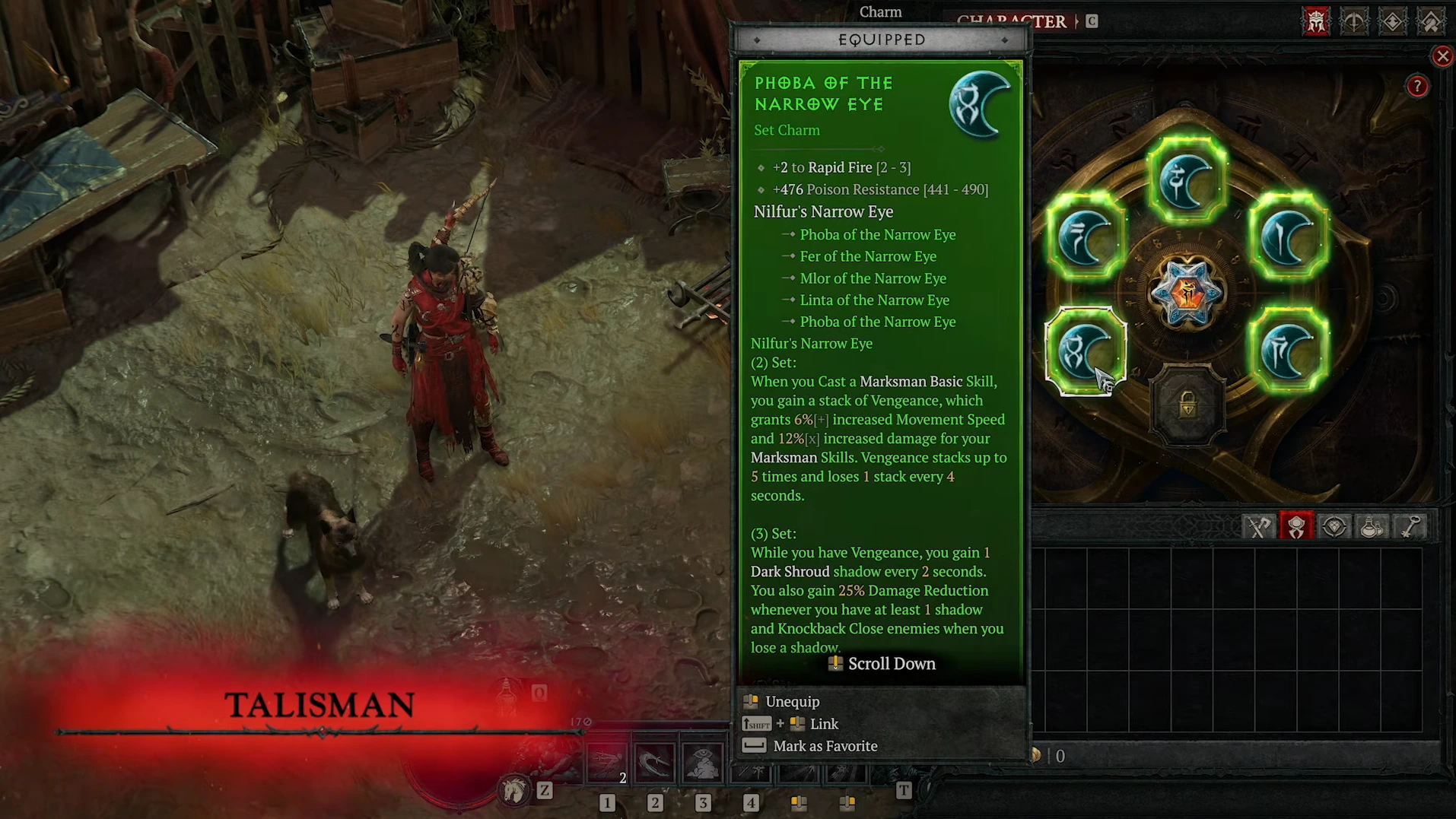Image resolution: width=1456 pixels, height=819 pixels.
Task: Select the highlighted armor inventory tab
Action: (x=1296, y=525)
